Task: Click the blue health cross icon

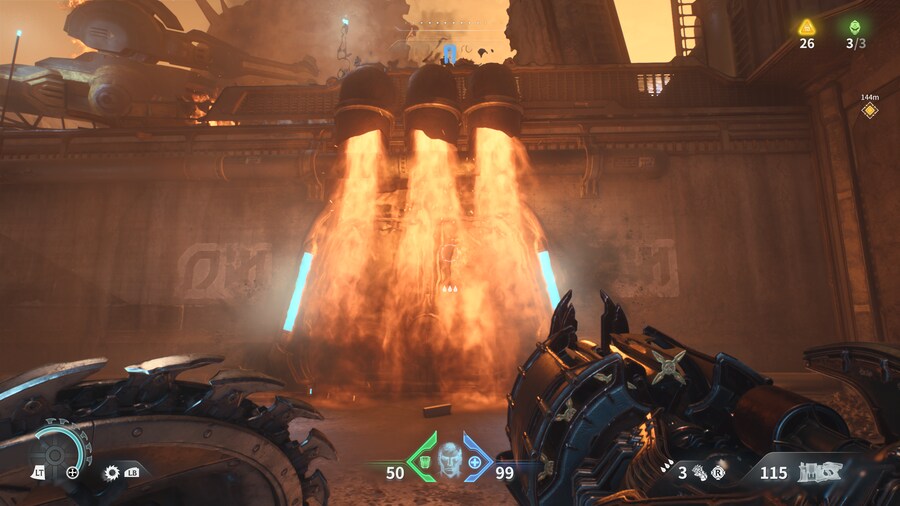Action: tap(475, 463)
